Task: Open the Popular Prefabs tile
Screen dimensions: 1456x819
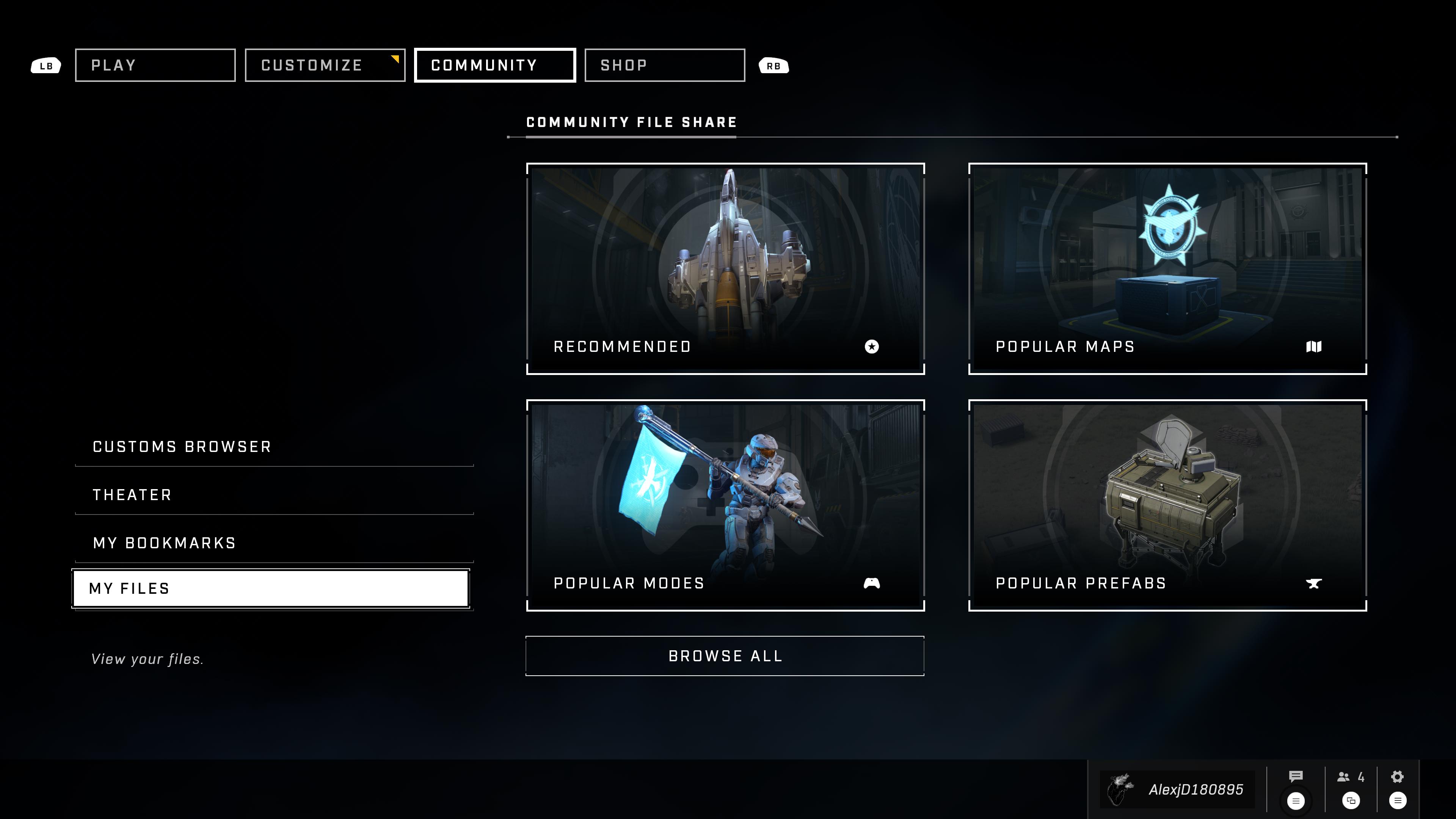Action: click(1167, 505)
